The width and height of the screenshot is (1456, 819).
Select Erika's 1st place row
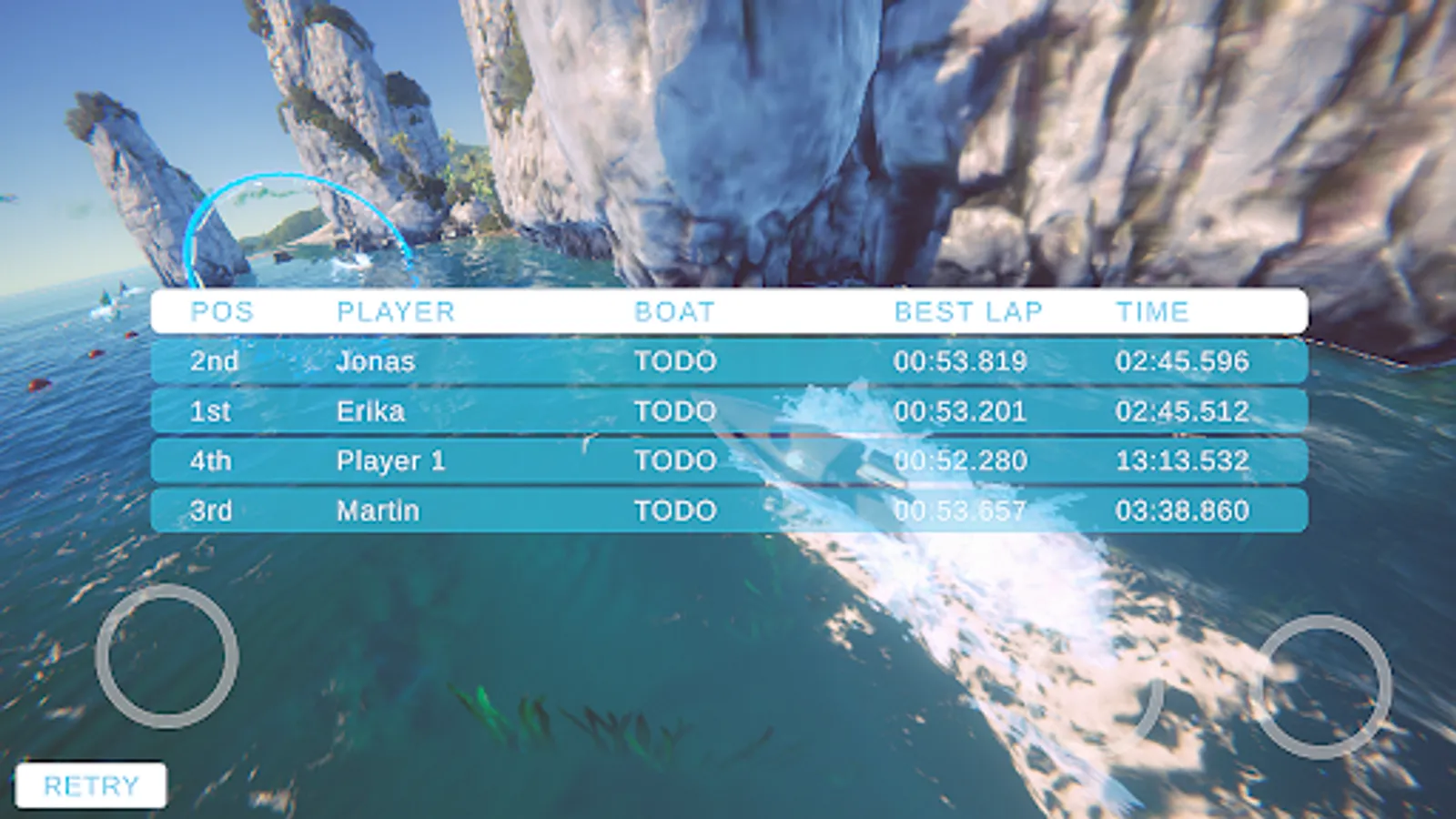(x=728, y=410)
